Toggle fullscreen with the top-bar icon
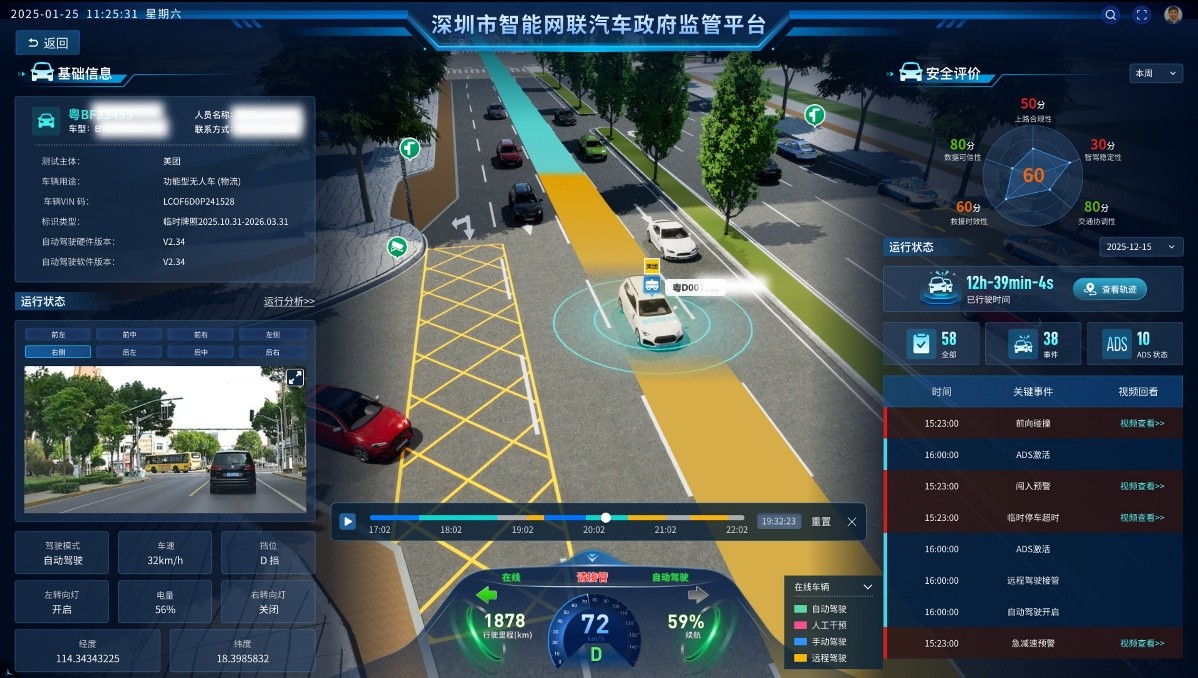 pyautogui.click(x=1142, y=15)
